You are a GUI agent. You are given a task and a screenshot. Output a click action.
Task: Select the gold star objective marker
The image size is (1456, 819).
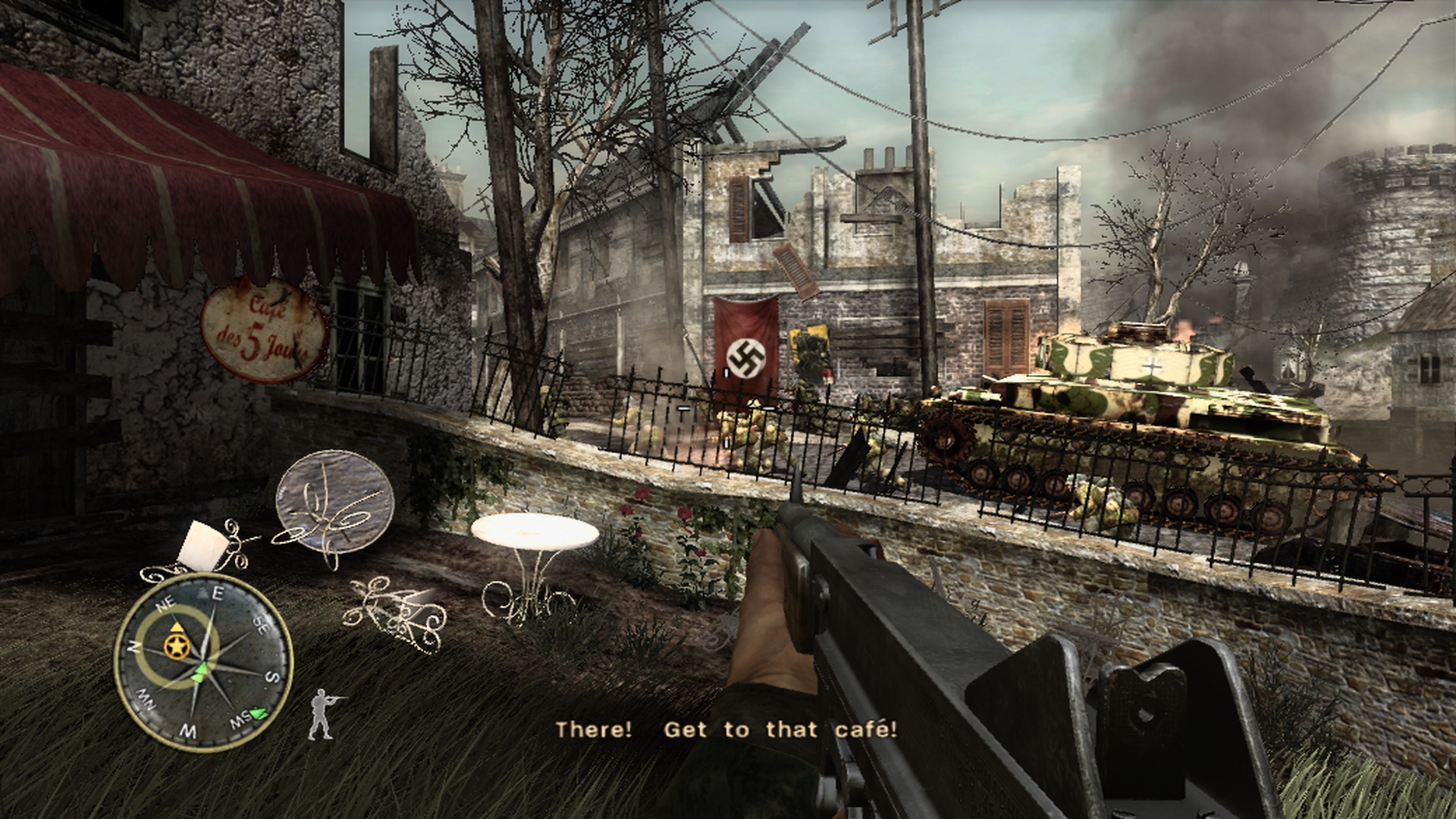click(176, 646)
